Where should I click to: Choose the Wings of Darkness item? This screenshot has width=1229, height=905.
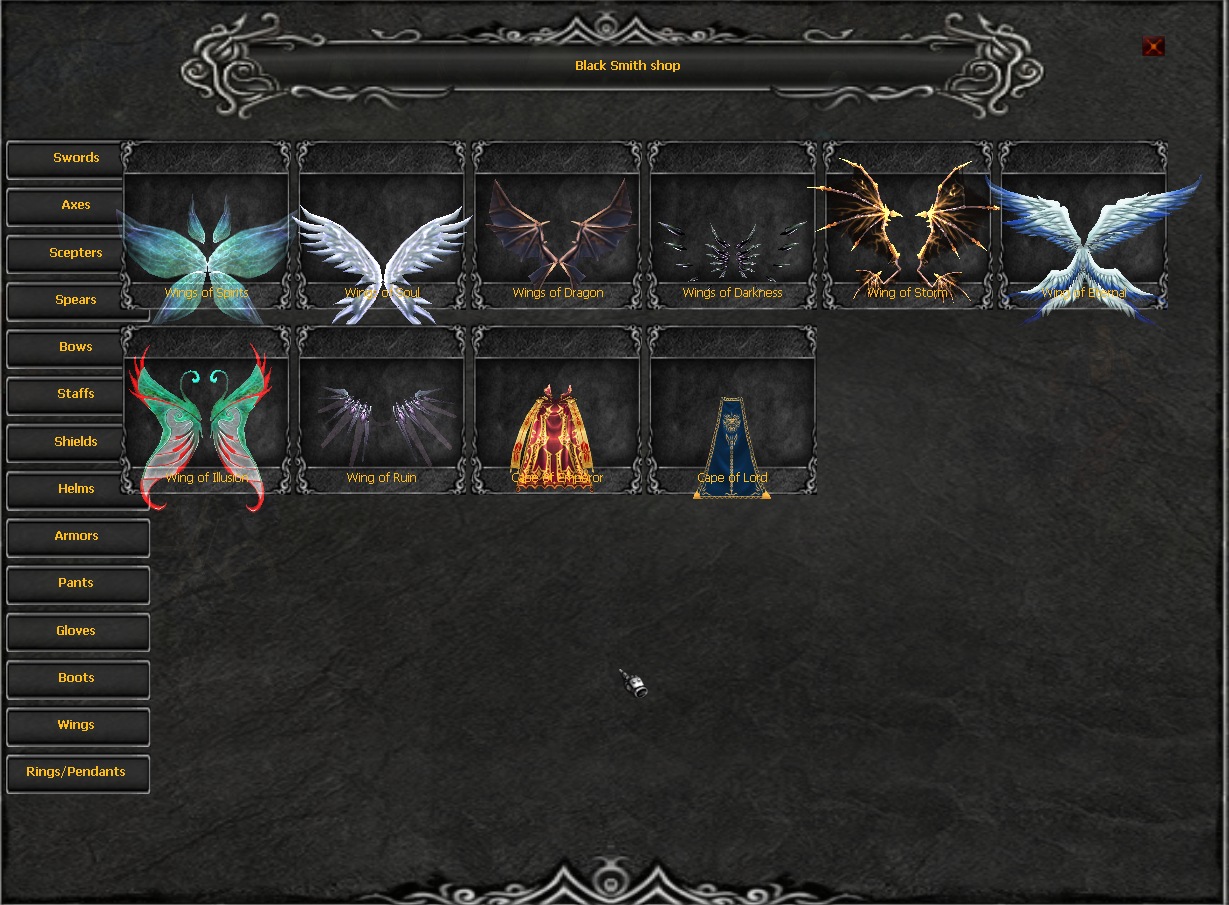click(733, 240)
